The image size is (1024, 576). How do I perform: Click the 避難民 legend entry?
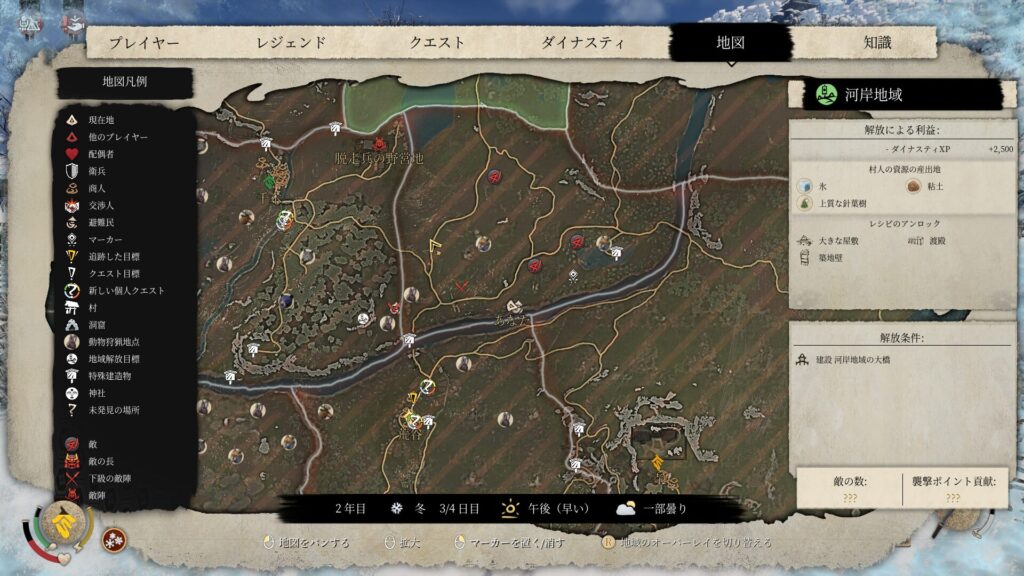pyautogui.click(x=105, y=222)
